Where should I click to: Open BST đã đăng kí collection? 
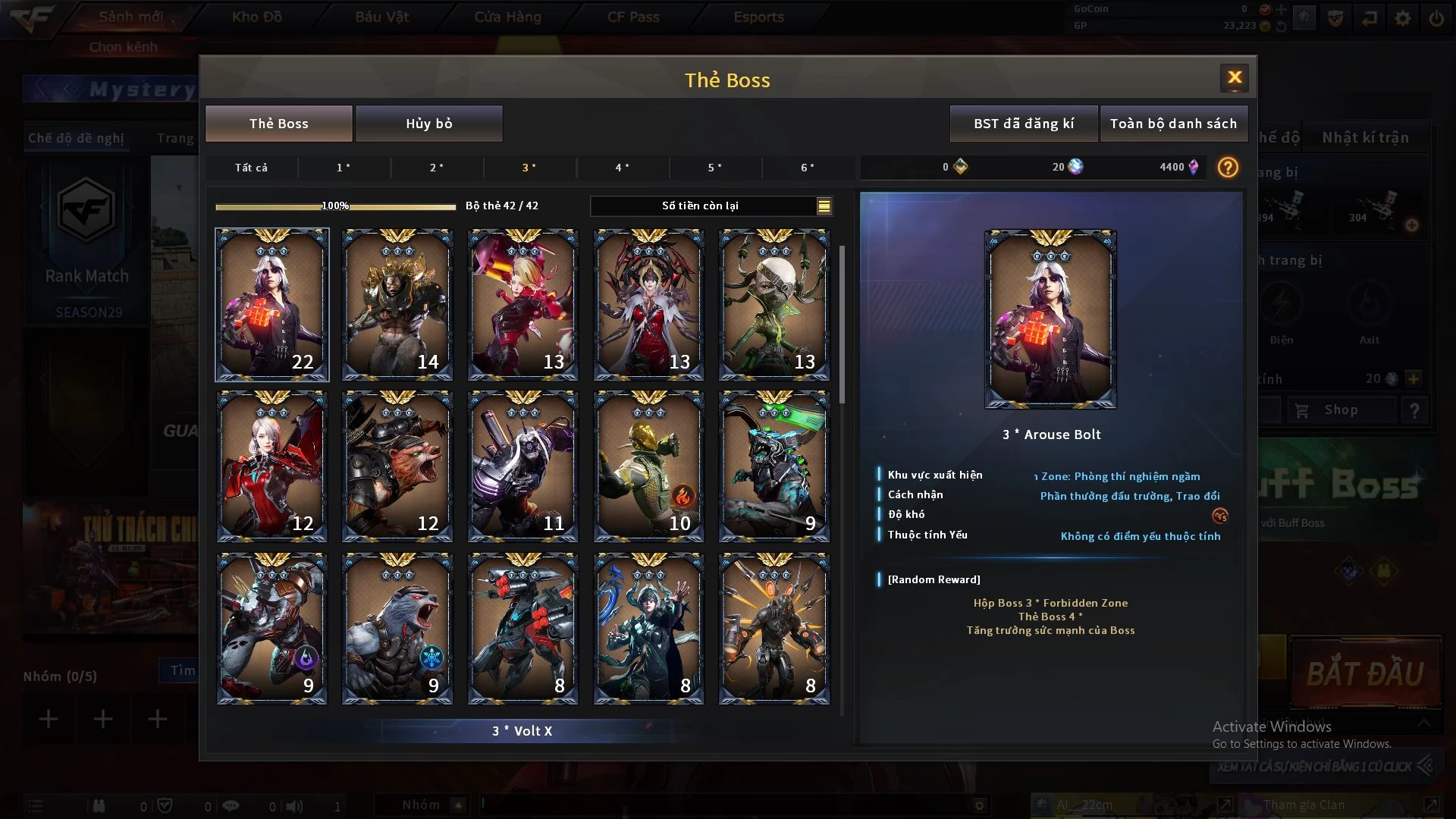1023,124
